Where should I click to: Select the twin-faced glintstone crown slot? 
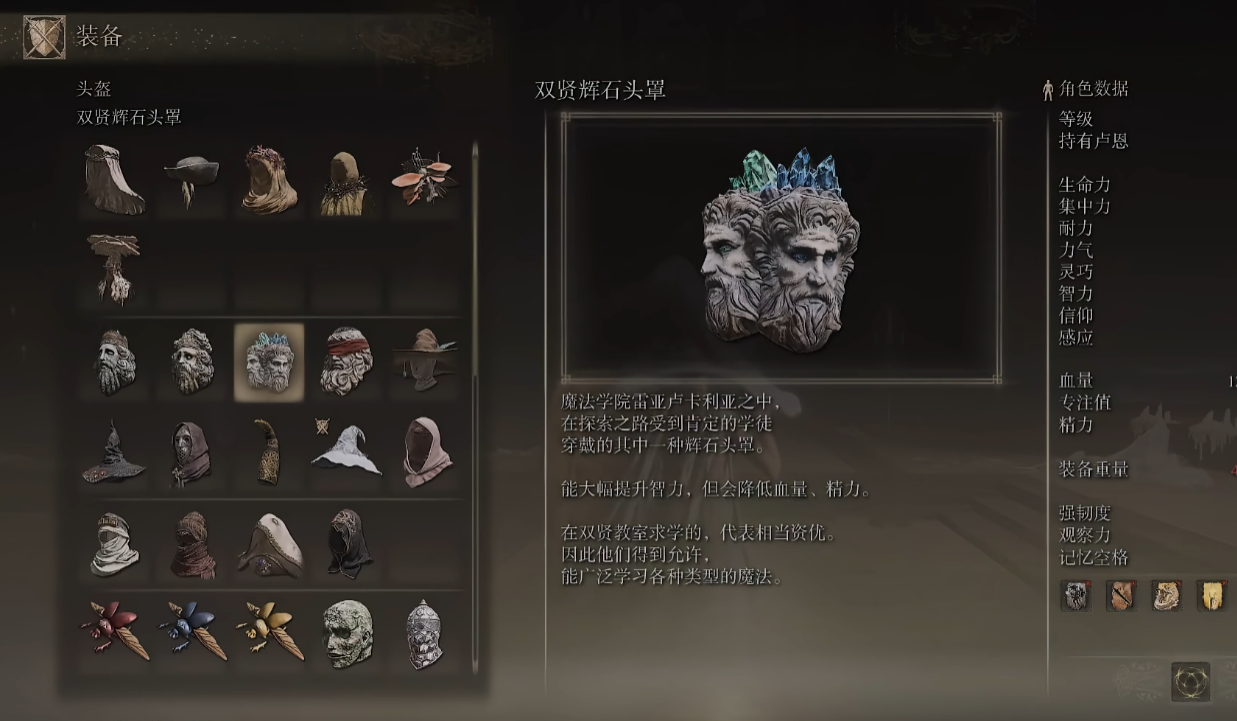(269, 361)
